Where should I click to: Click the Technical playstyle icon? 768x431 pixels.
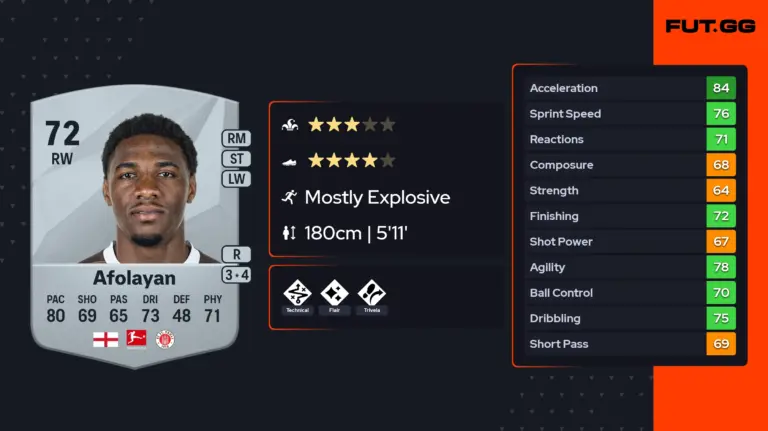click(x=298, y=293)
